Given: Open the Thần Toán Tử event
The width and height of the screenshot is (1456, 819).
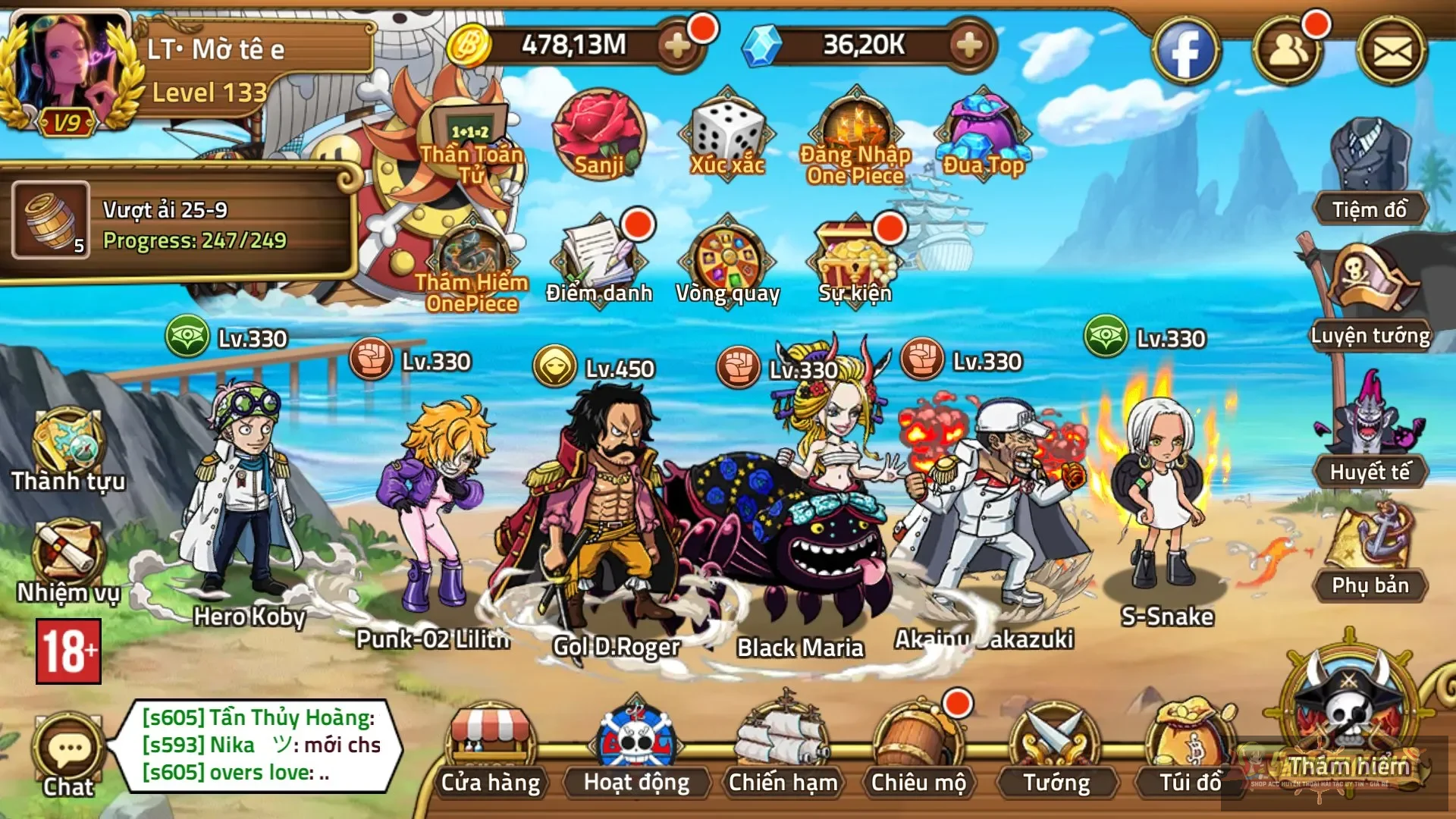Looking at the screenshot, I should click(472, 136).
